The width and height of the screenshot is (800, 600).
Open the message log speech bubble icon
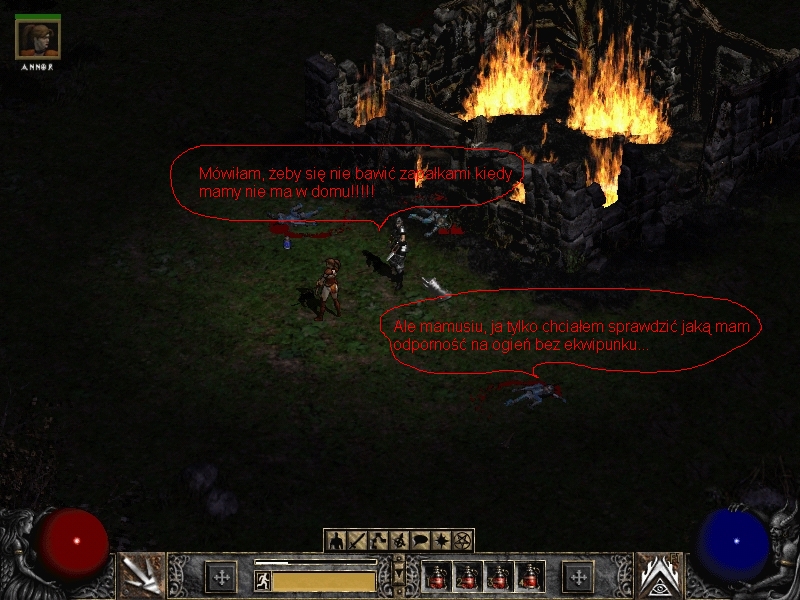pos(420,541)
